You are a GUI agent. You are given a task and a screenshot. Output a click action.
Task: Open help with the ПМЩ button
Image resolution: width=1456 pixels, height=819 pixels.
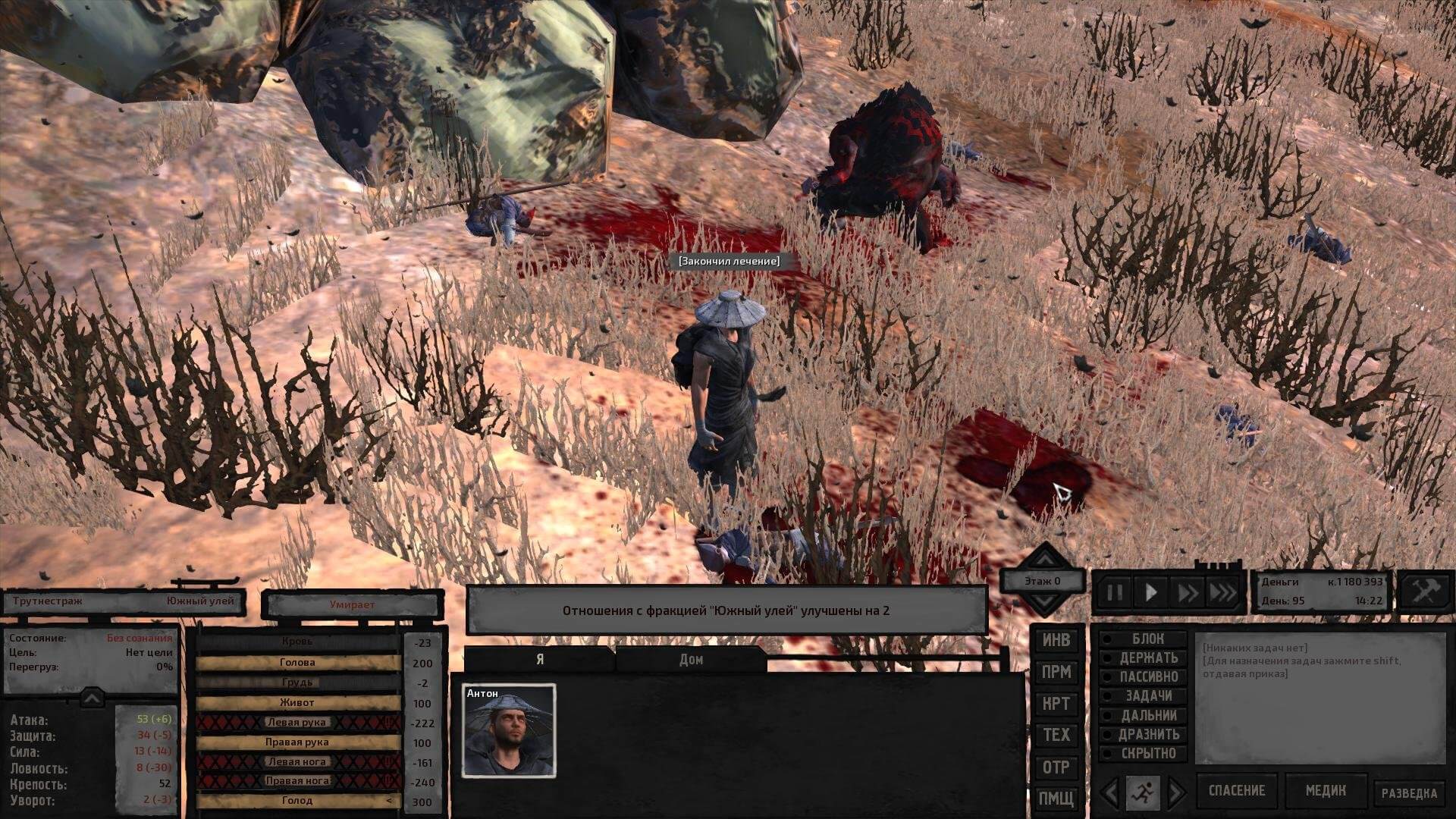pos(1056,798)
